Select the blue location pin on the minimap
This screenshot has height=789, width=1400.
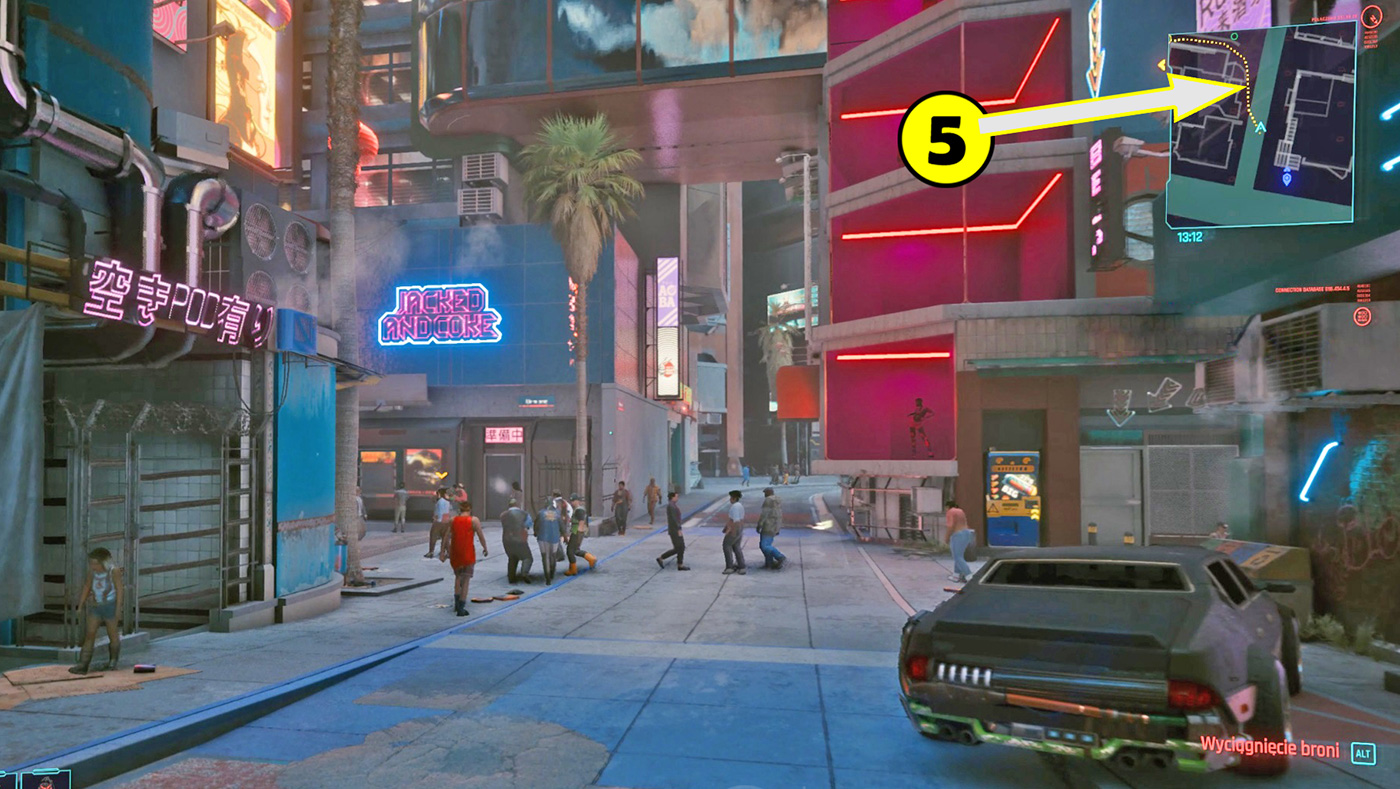point(1286,180)
